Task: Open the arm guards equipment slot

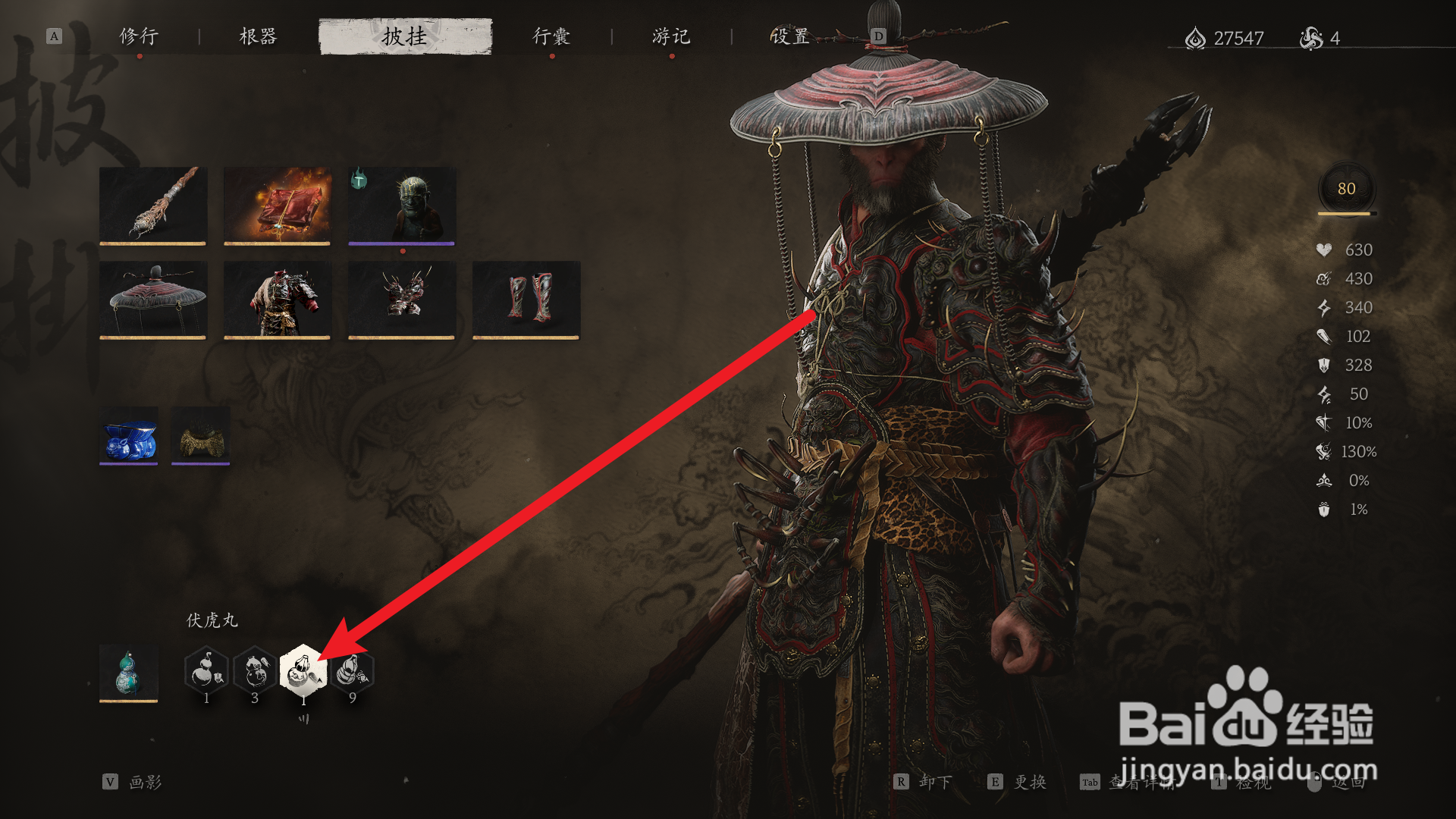Action: pyautogui.click(x=400, y=299)
